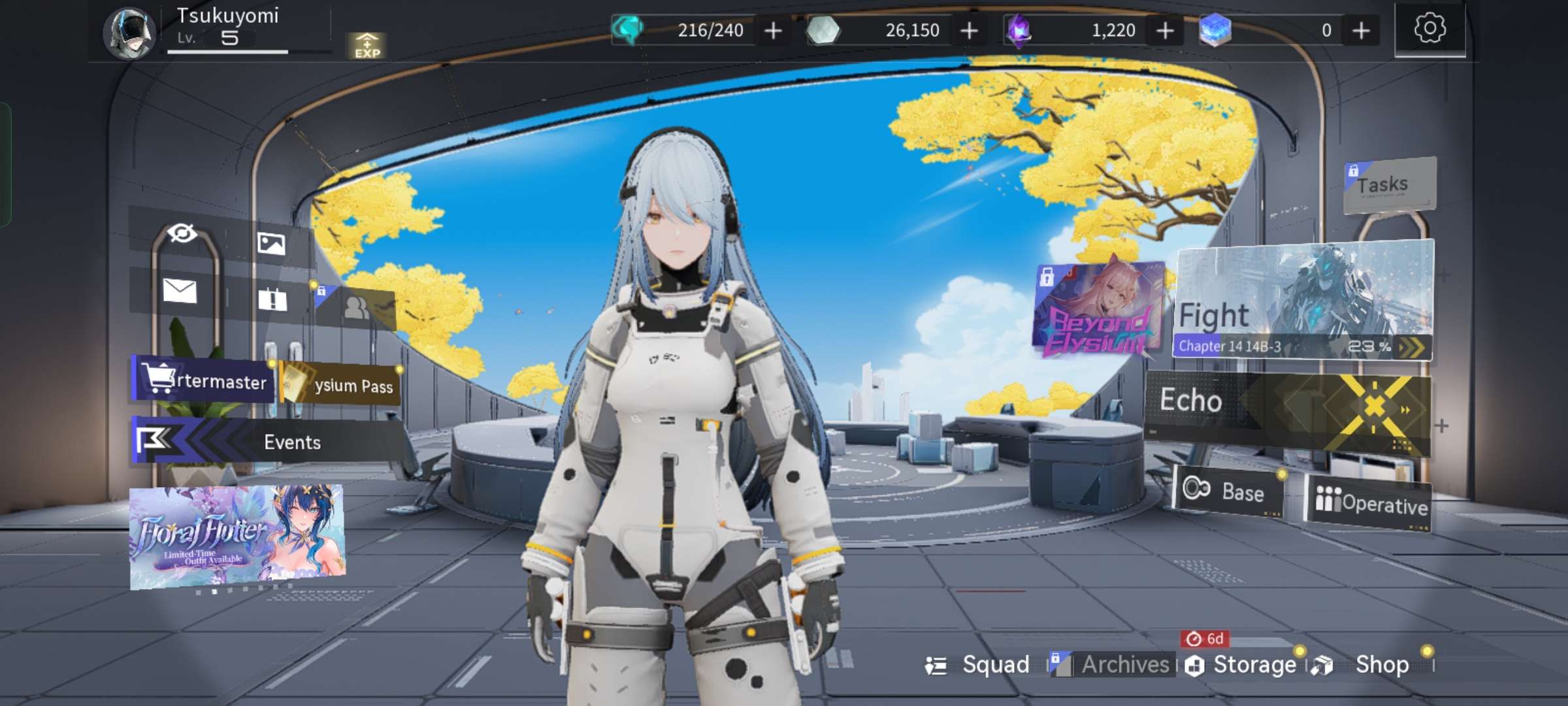Go to the Base
Screen dimensions: 1568x706
pos(1228,491)
